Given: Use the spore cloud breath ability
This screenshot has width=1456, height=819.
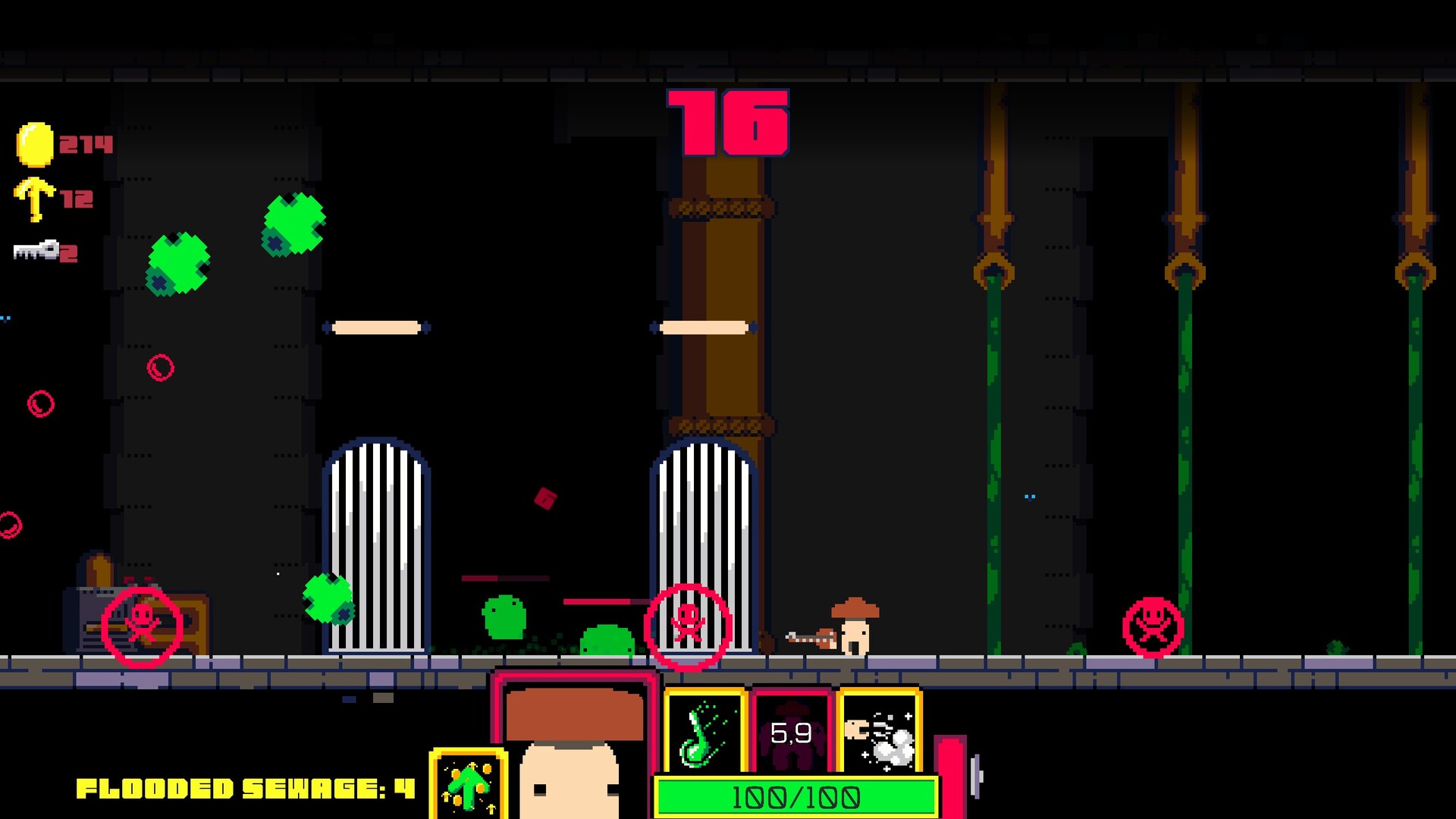Looking at the screenshot, I should (x=880, y=733).
